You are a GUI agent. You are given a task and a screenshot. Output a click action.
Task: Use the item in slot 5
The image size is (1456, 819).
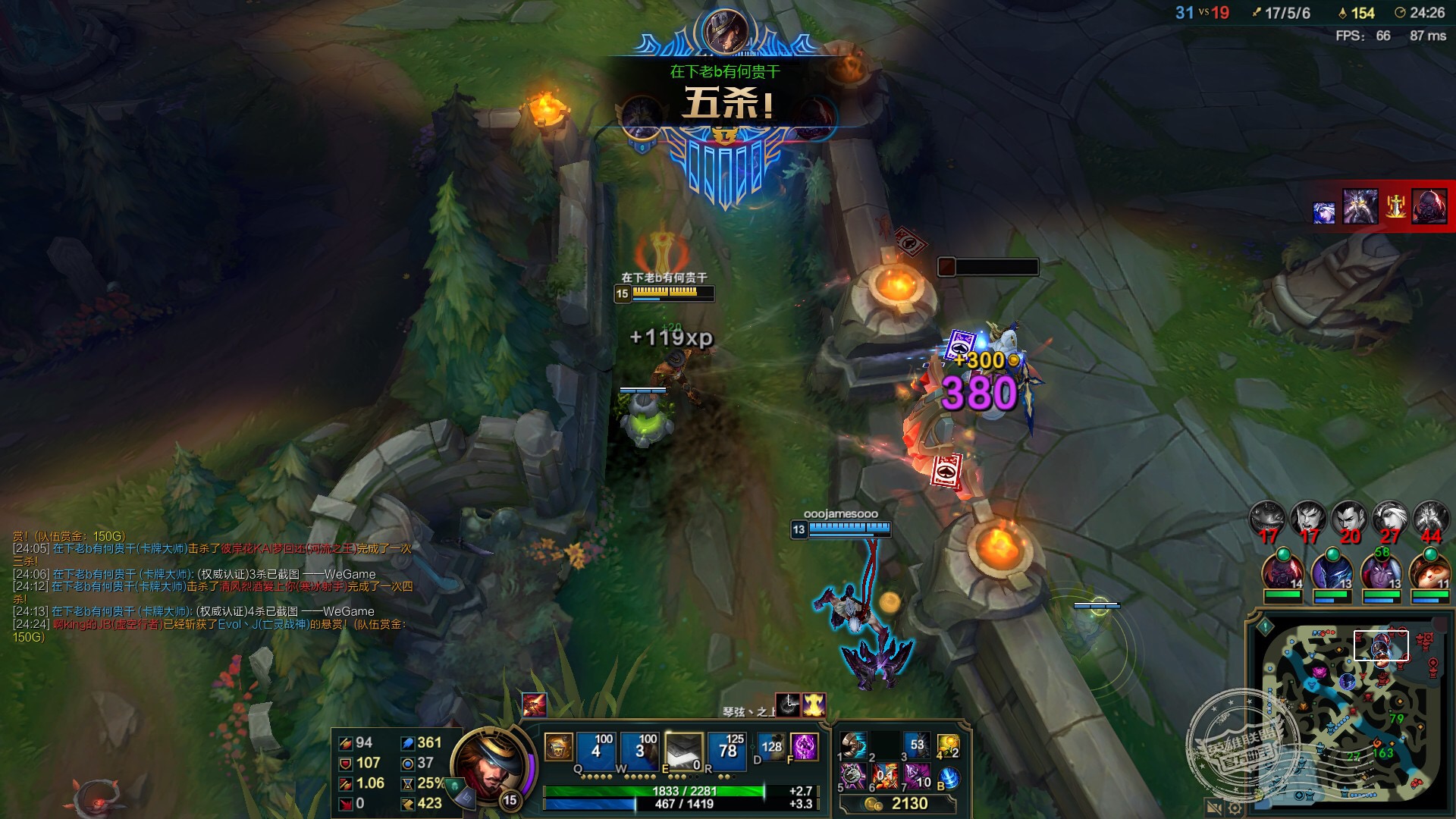[853, 776]
